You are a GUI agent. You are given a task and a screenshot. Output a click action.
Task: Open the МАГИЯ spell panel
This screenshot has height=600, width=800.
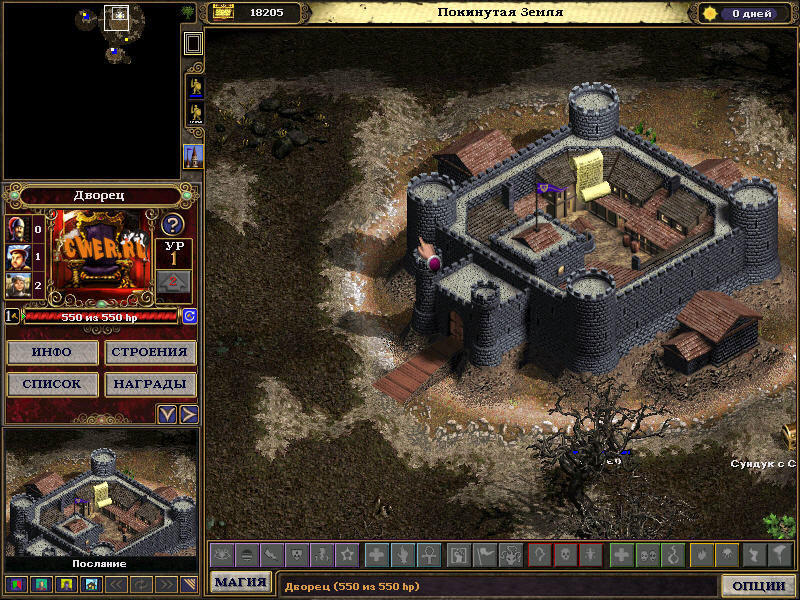click(240, 583)
